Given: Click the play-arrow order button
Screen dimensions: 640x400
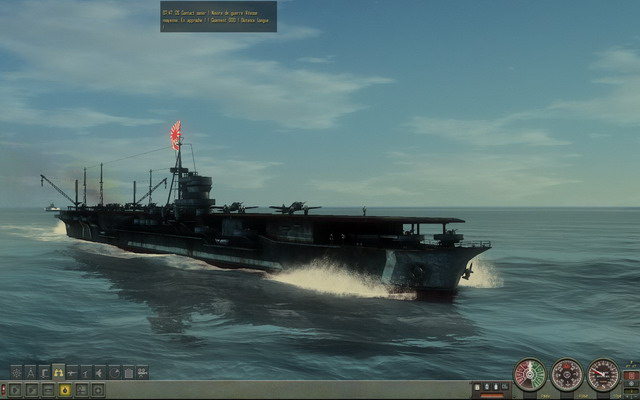Looking at the screenshot, I should tap(15, 390).
